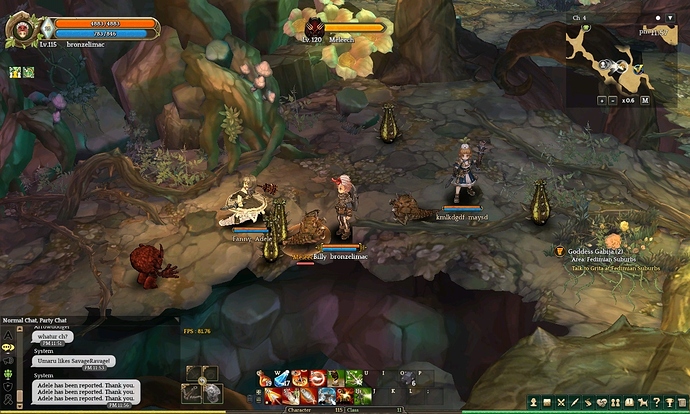This screenshot has width=690, height=414.
Task: Click the minimap terrain view
Action: pos(609,58)
